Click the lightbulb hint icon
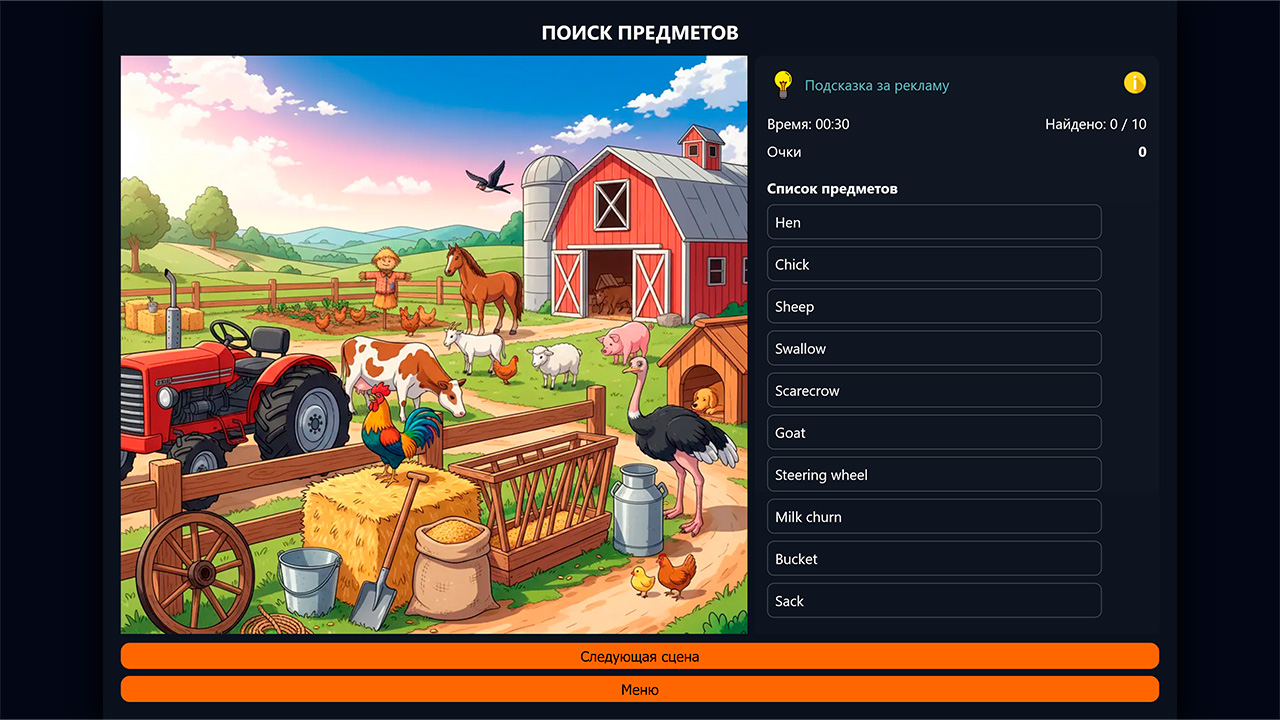The height and width of the screenshot is (720, 1280). click(x=783, y=84)
